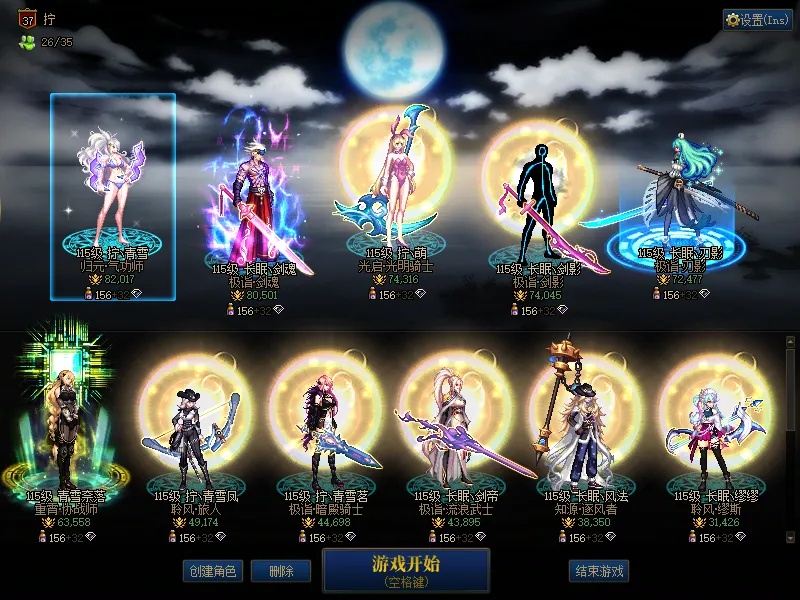Click the character list scrollbar
The width and height of the screenshot is (800, 600).
(x=791, y=390)
